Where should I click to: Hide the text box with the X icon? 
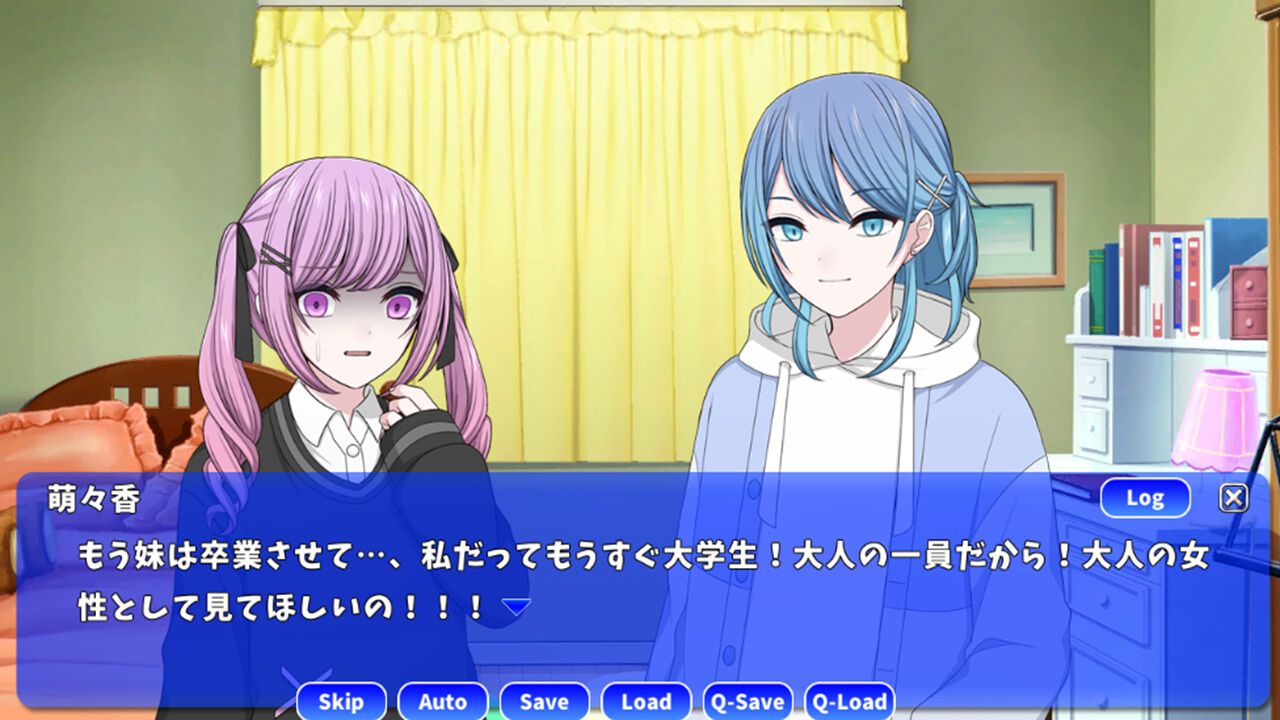pyautogui.click(x=1234, y=495)
